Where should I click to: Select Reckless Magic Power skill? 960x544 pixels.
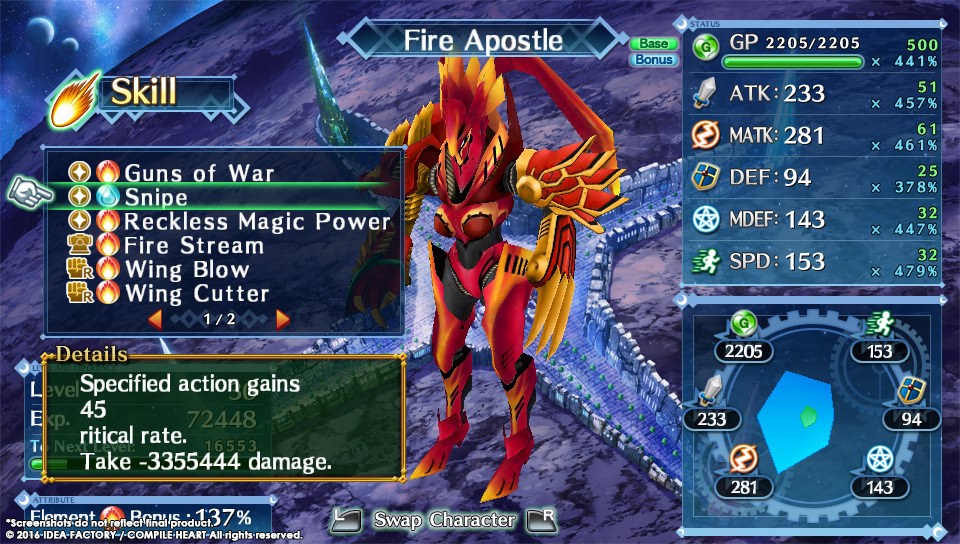tap(257, 222)
